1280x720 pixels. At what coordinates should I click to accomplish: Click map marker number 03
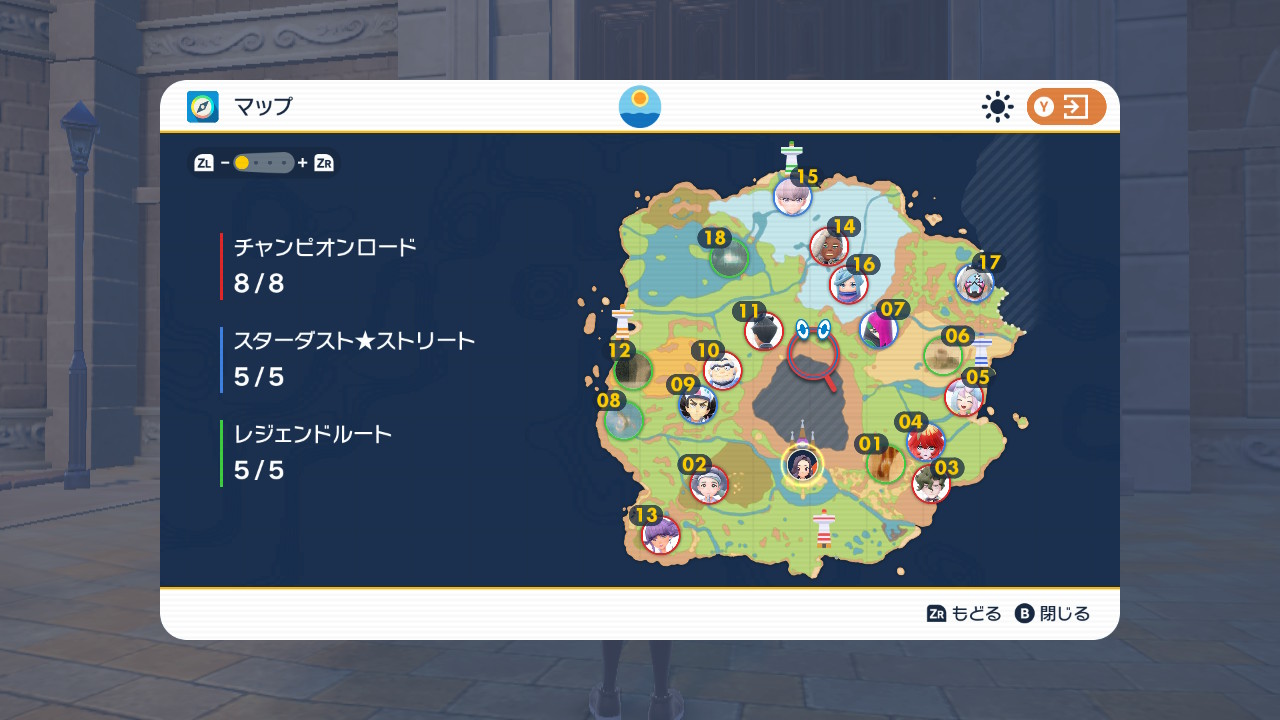point(931,485)
